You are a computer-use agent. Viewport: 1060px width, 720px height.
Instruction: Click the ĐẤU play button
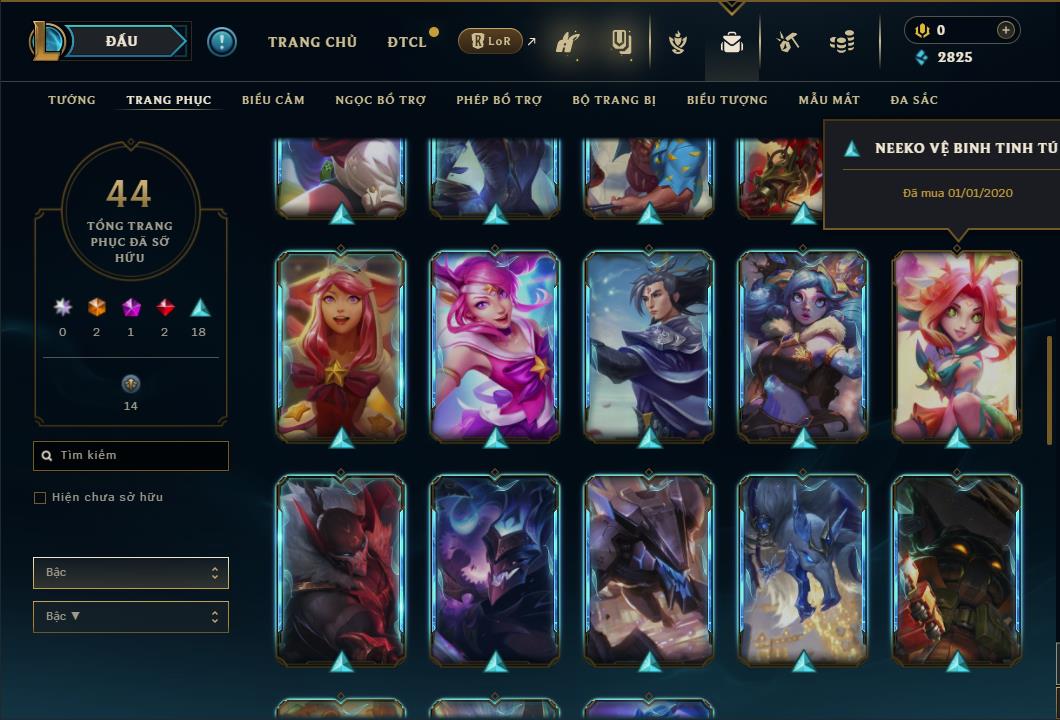coord(121,41)
